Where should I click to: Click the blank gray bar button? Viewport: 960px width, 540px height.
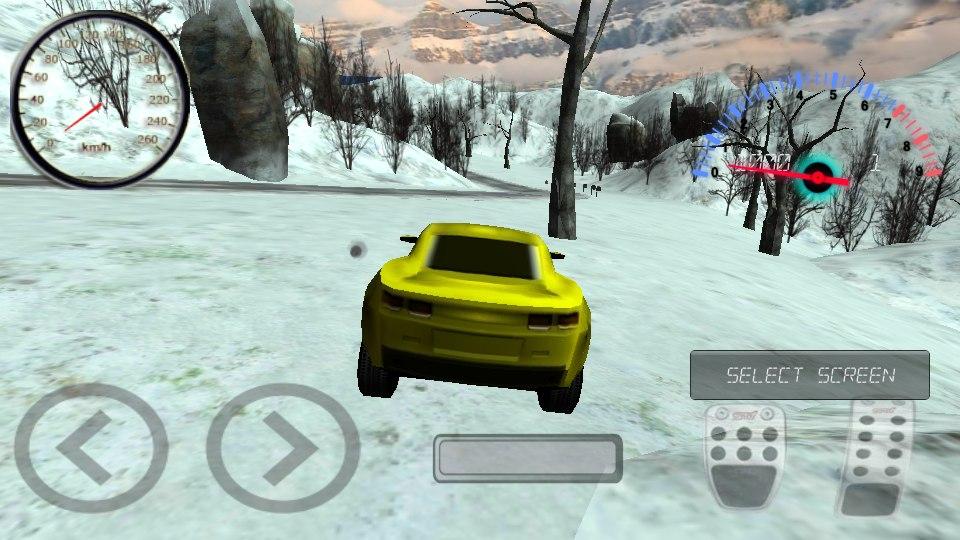click(x=528, y=458)
